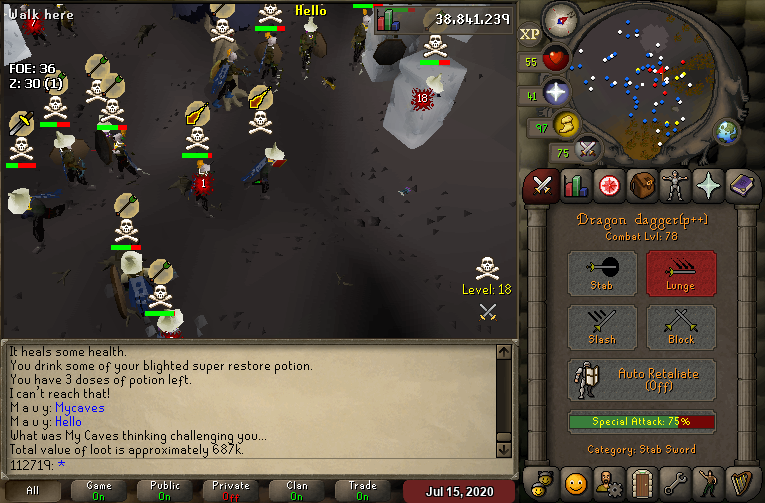This screenshot has height=503, width=765.
Task: Open the Skills stats tab
Action: click(575, 186)
